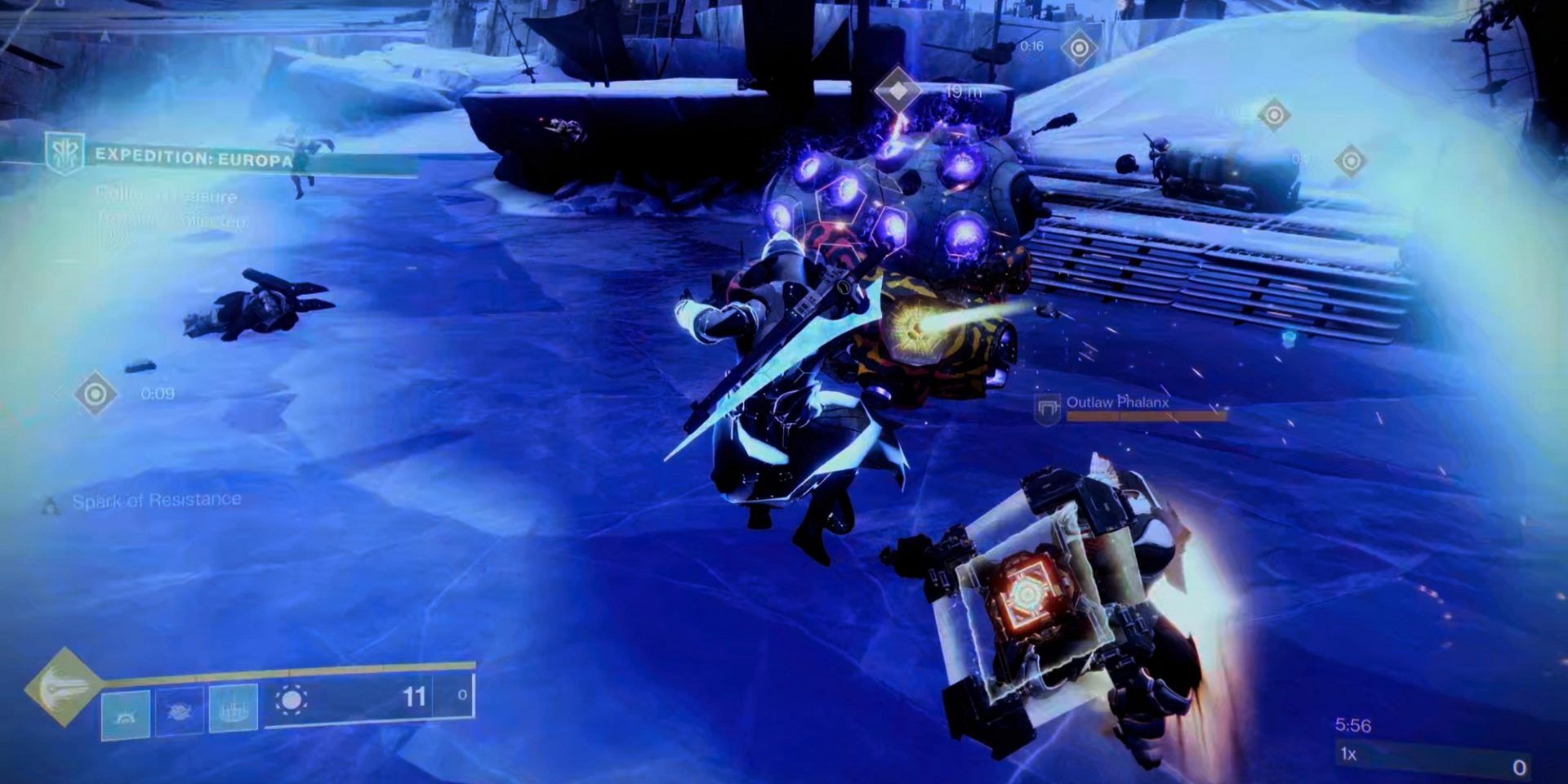Select the waypoint marker labeled 0:09
The image size is (1568, 784).
(x=96, y=394)
